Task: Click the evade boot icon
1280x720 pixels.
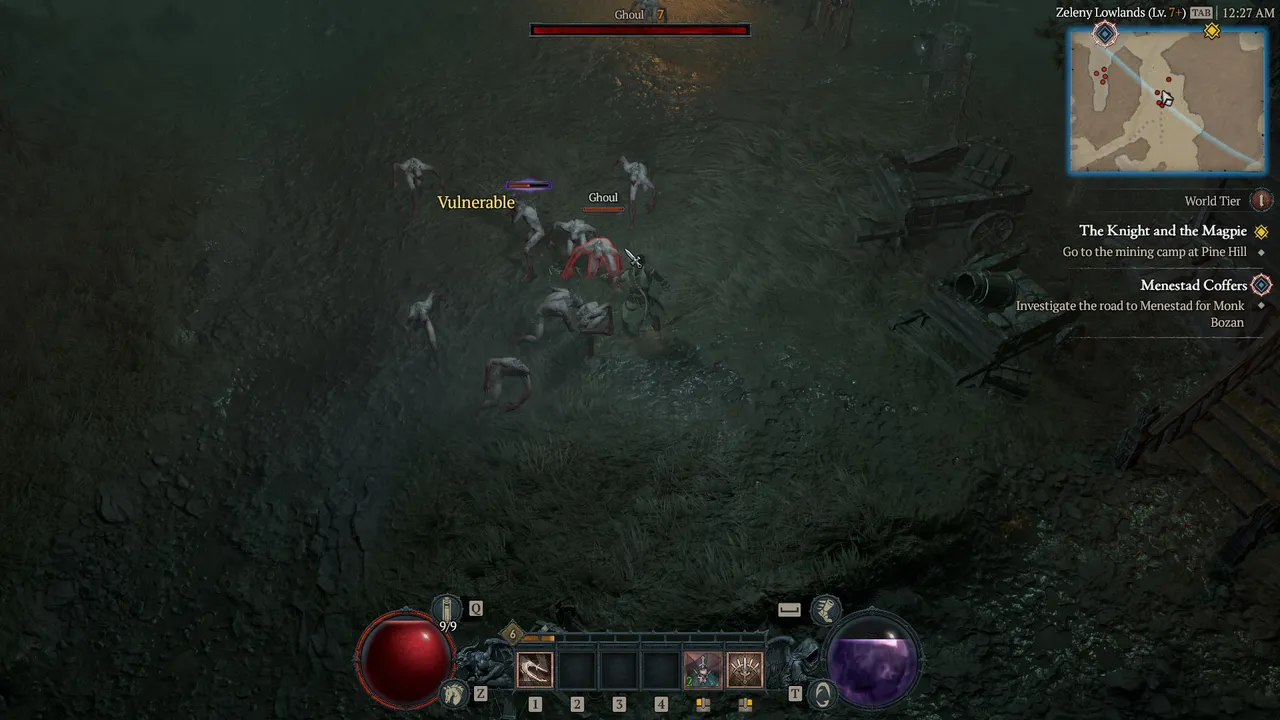Action: pyautogui.click(x=825, y=608)
